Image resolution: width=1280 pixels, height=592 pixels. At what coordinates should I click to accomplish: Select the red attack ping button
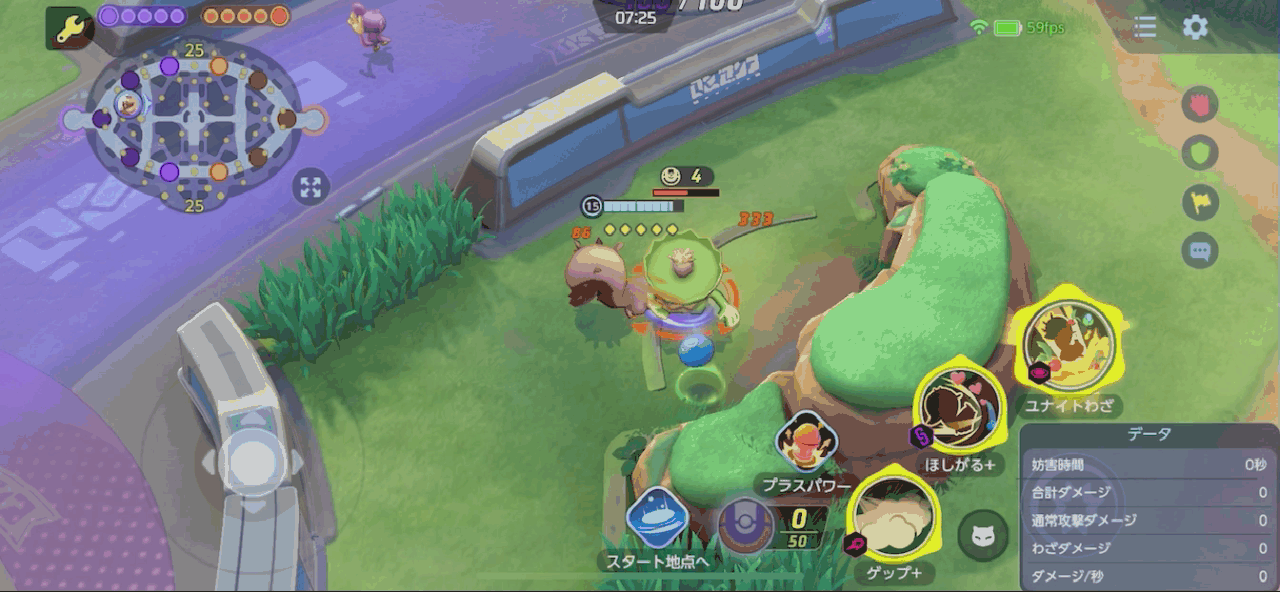pos(1200,104)
